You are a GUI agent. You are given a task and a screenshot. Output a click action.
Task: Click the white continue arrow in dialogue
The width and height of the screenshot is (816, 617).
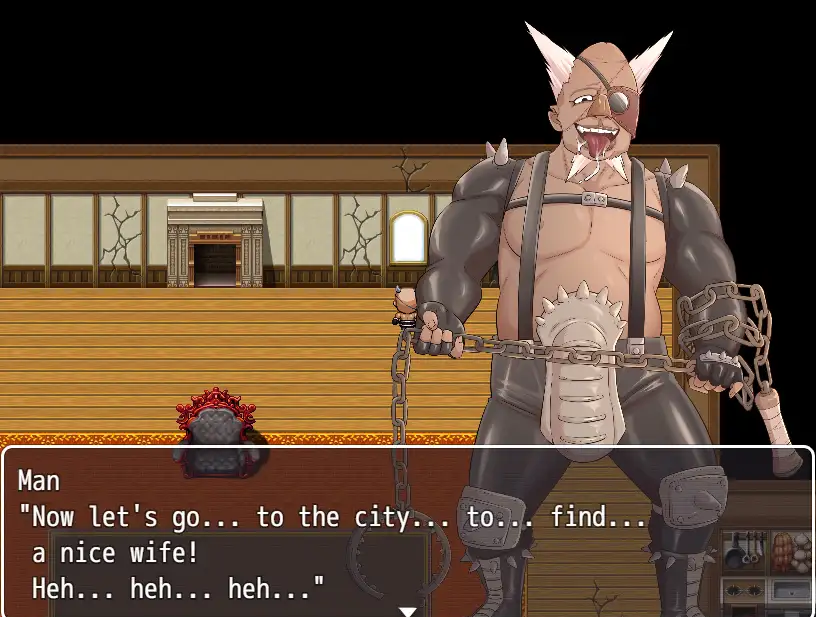click(407, 610)
